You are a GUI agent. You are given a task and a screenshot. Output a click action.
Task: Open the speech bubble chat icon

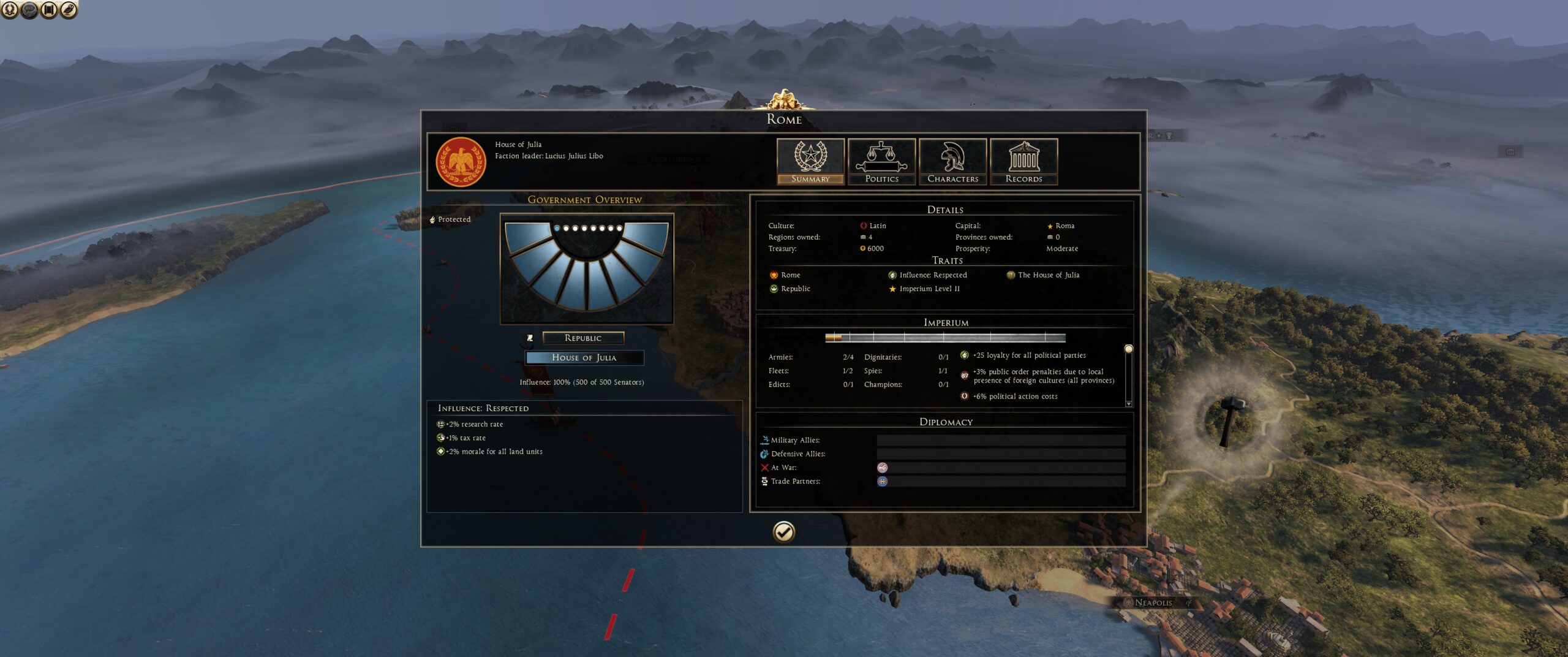(x=29, y=9)
